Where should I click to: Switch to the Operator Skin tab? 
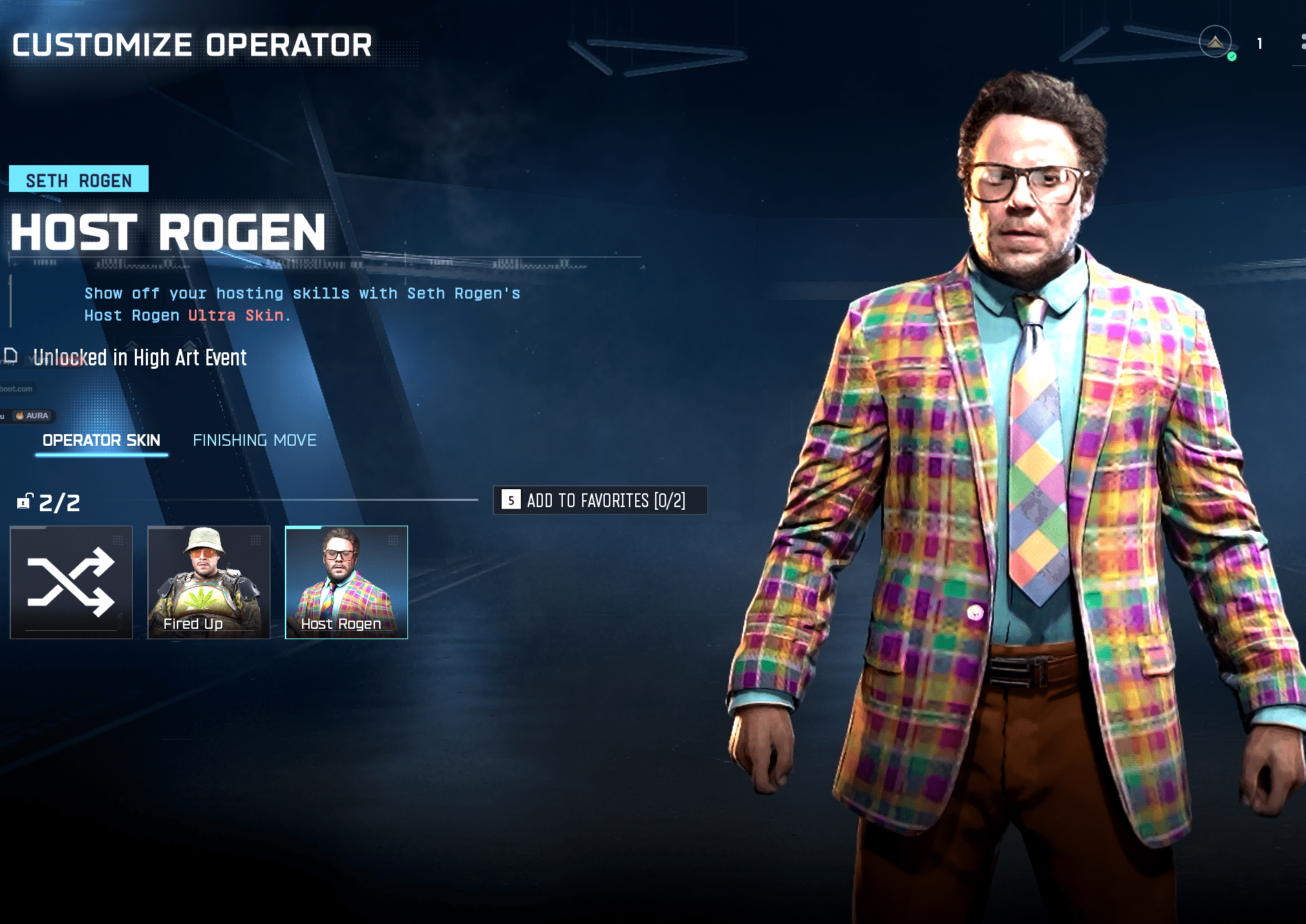101,440
